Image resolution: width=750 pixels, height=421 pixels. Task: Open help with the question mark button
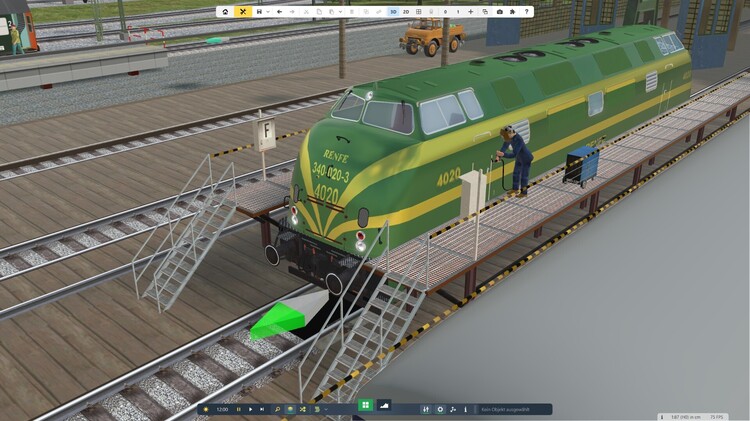coord(526,12)
